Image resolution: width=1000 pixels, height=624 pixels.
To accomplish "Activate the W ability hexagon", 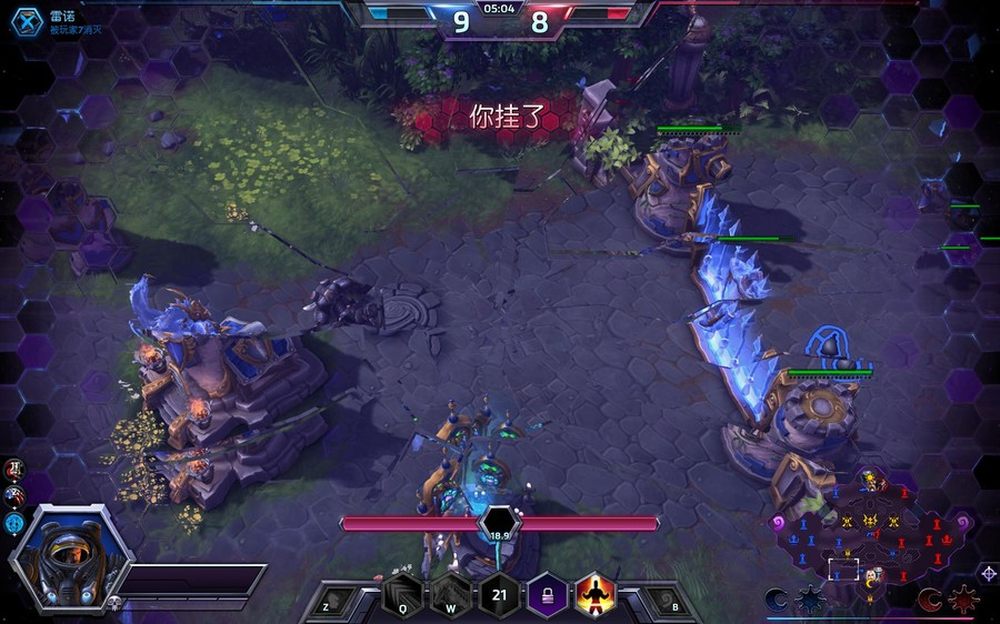I will pyautogui.click(x=450, y=597).
